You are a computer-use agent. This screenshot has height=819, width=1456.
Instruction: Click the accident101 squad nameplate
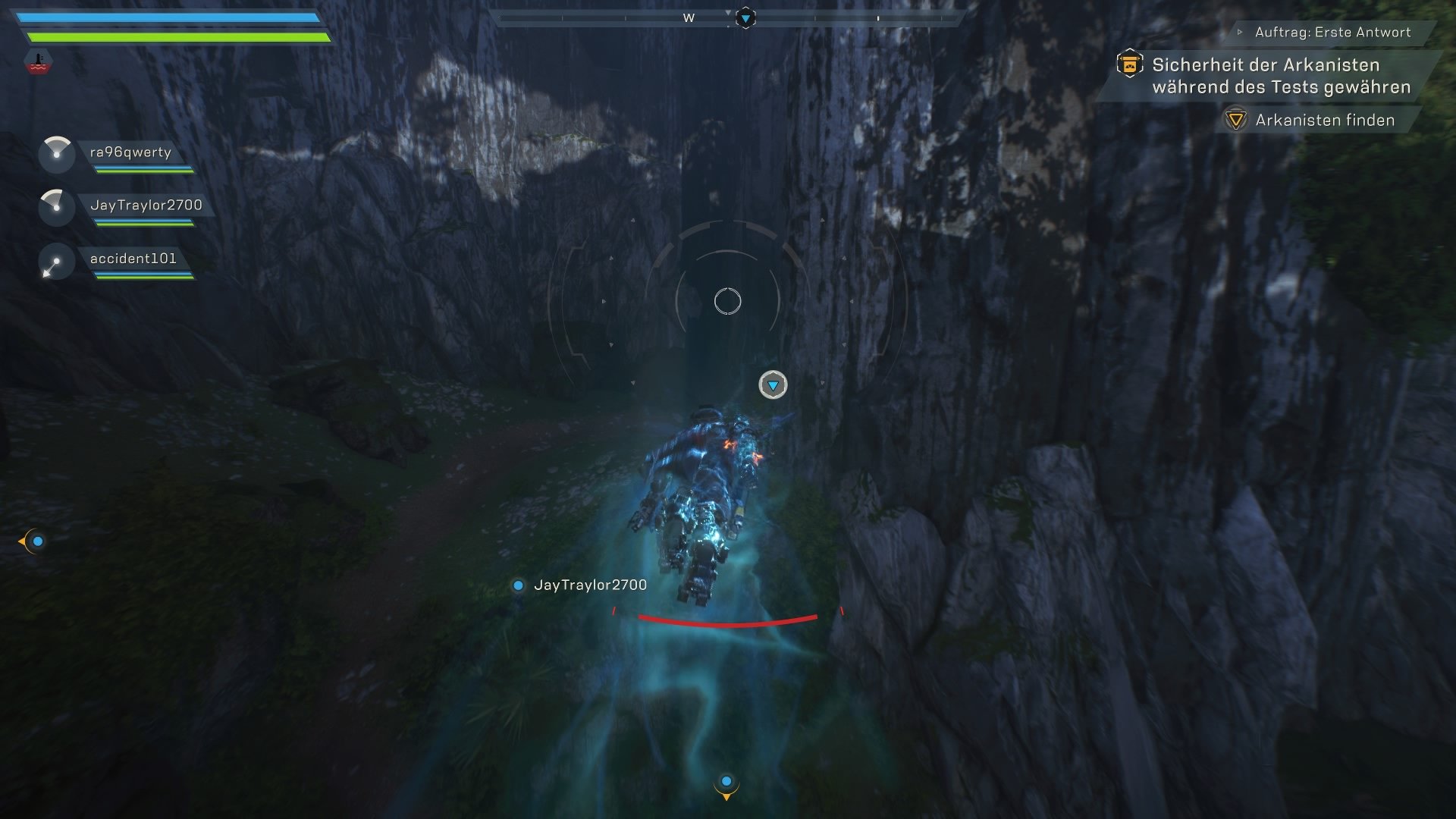[x=133, y=259]
